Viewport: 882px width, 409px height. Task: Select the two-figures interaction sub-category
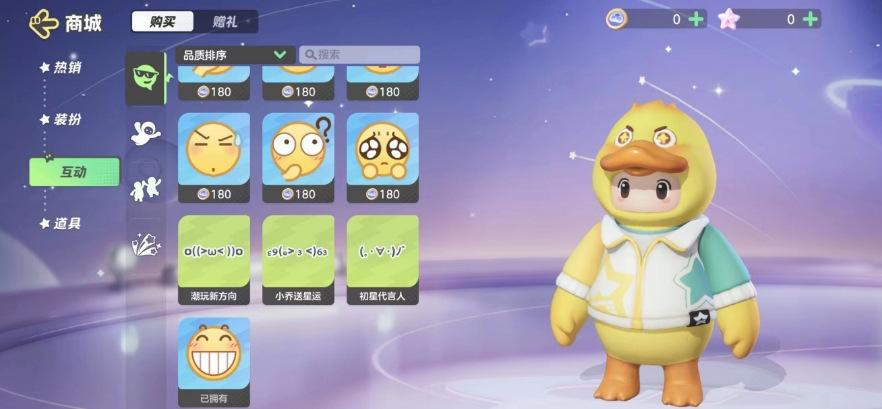tap(146, 188)
